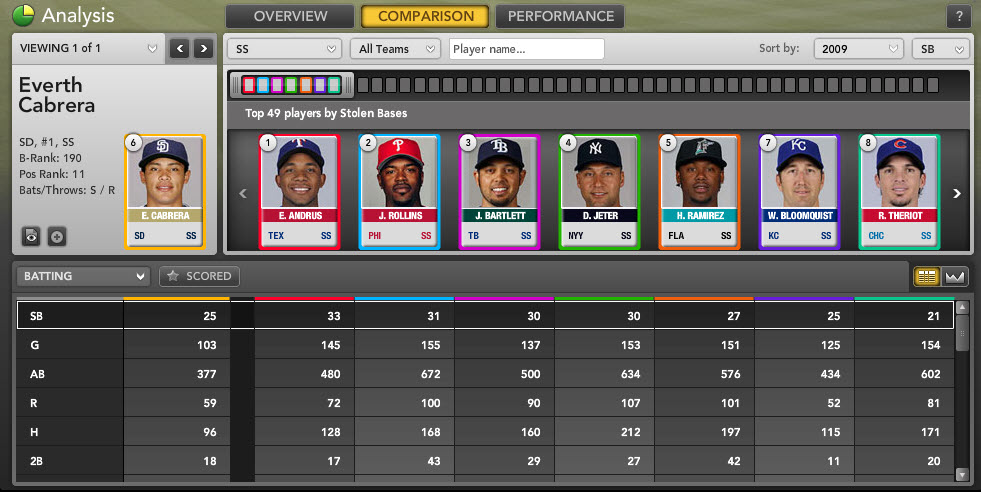This screenshot has height=492, width=981.
Task: Toggle the Scored star button
Action: coord(199,276)
